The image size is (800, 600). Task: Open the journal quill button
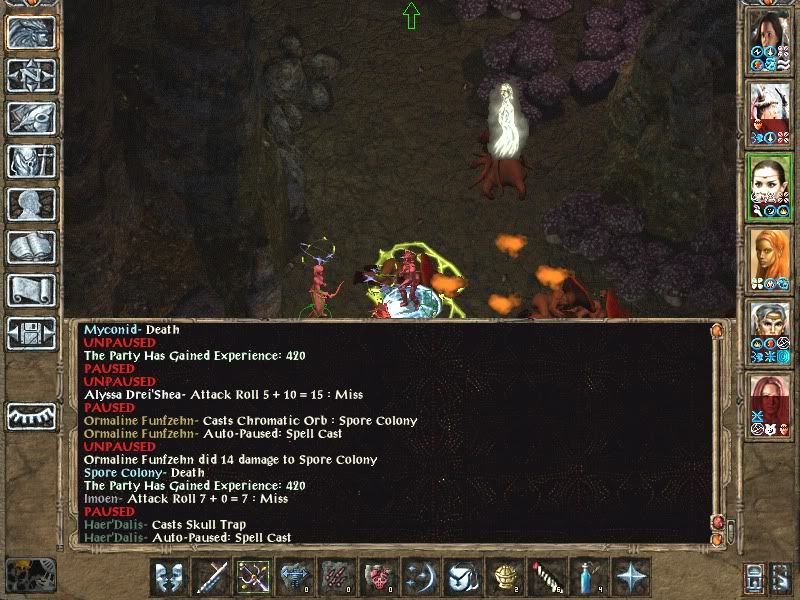[31, 118]
